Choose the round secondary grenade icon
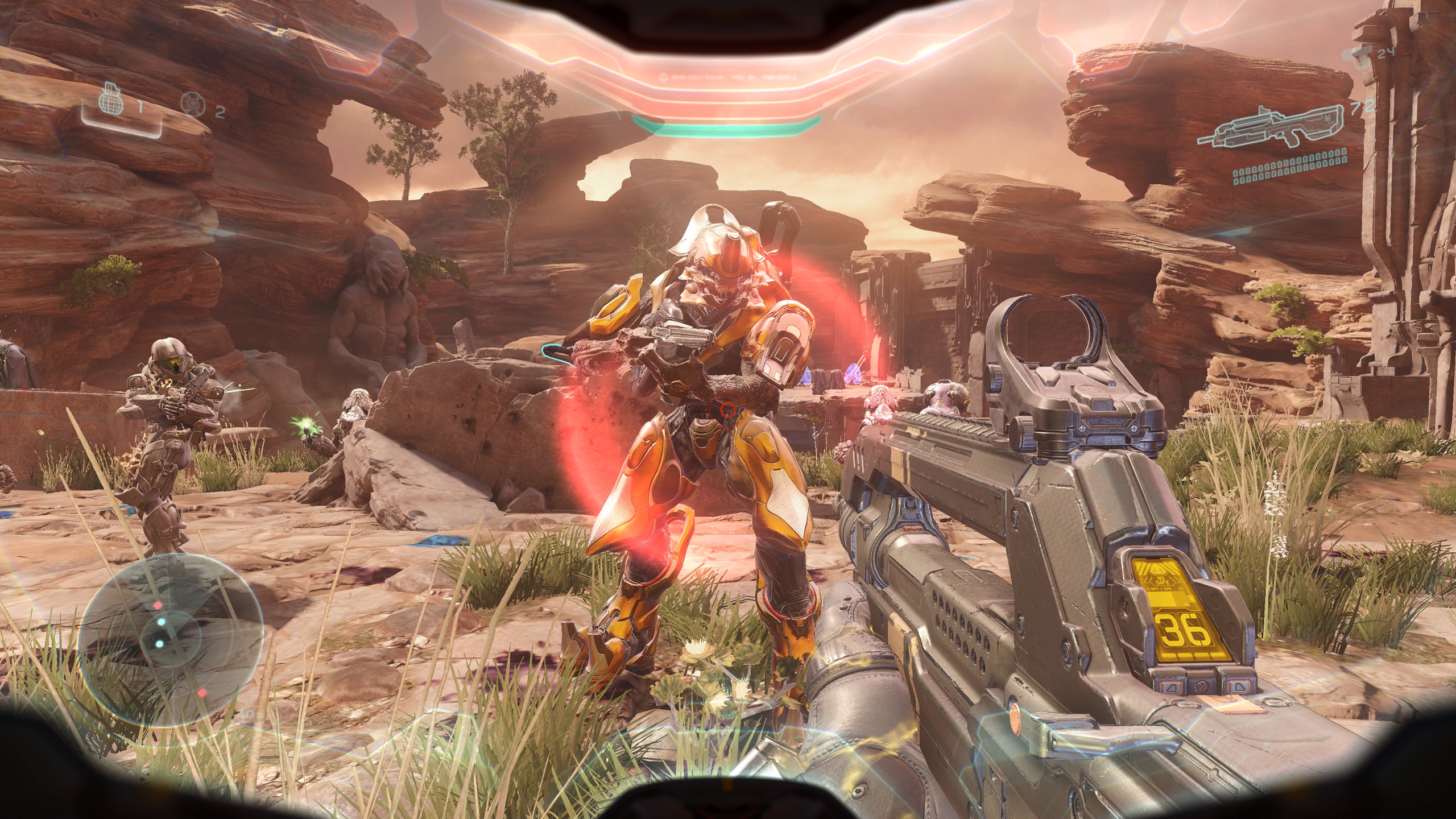Viewport: 1456px width, 819px height. point(193,104)
